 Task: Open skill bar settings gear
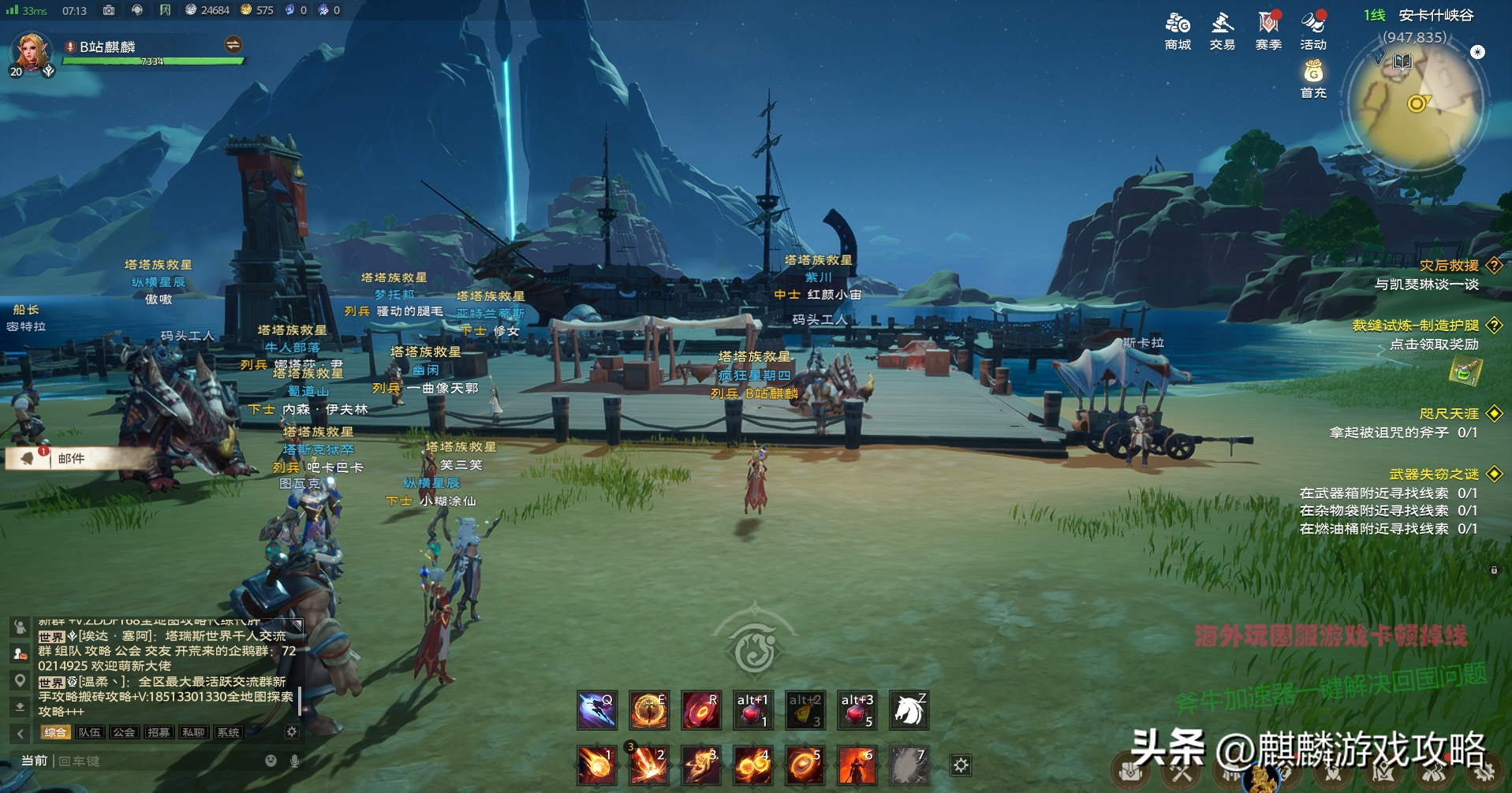point(961,765)
